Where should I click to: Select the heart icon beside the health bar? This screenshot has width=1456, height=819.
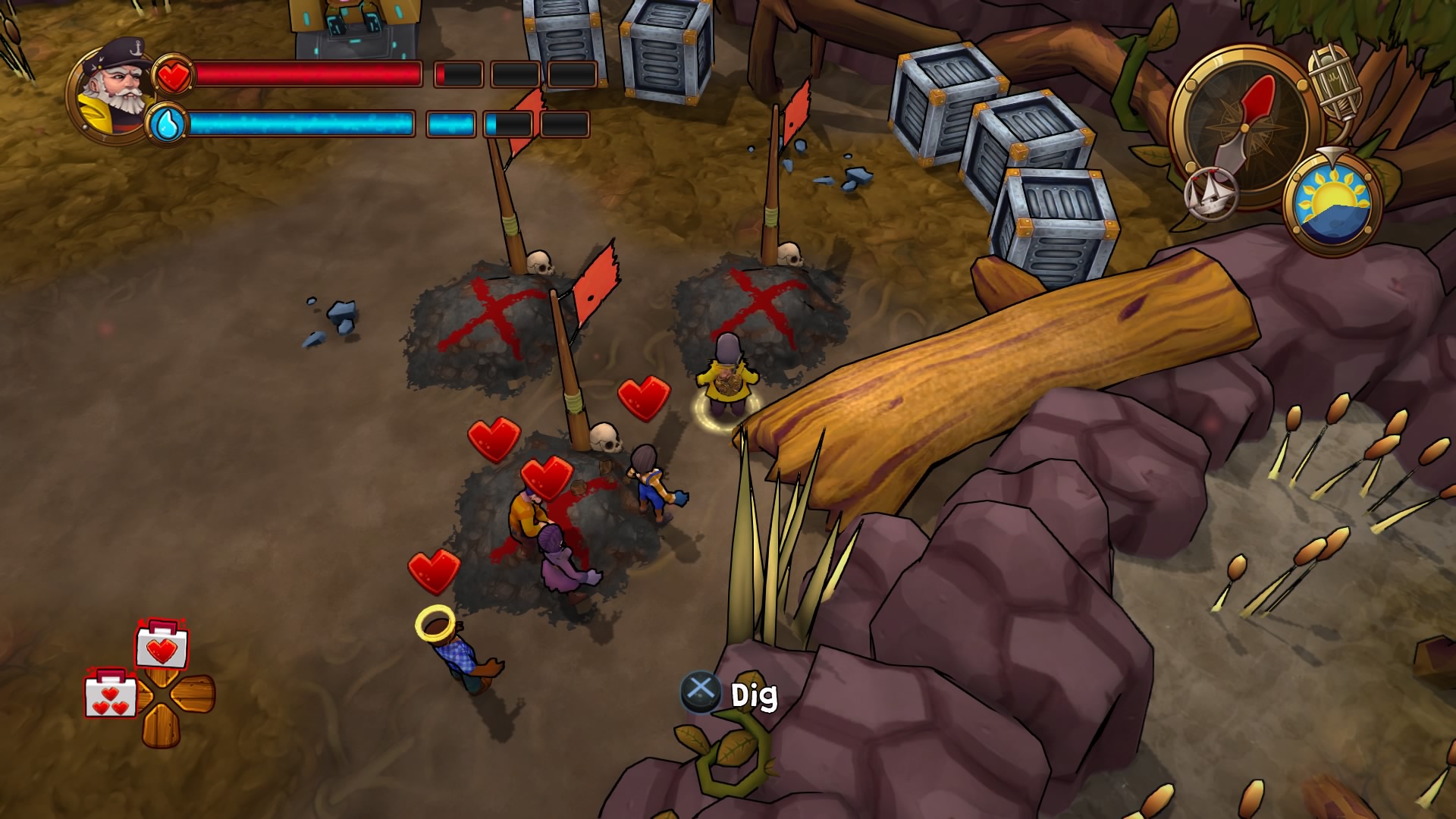coord(174,75)
